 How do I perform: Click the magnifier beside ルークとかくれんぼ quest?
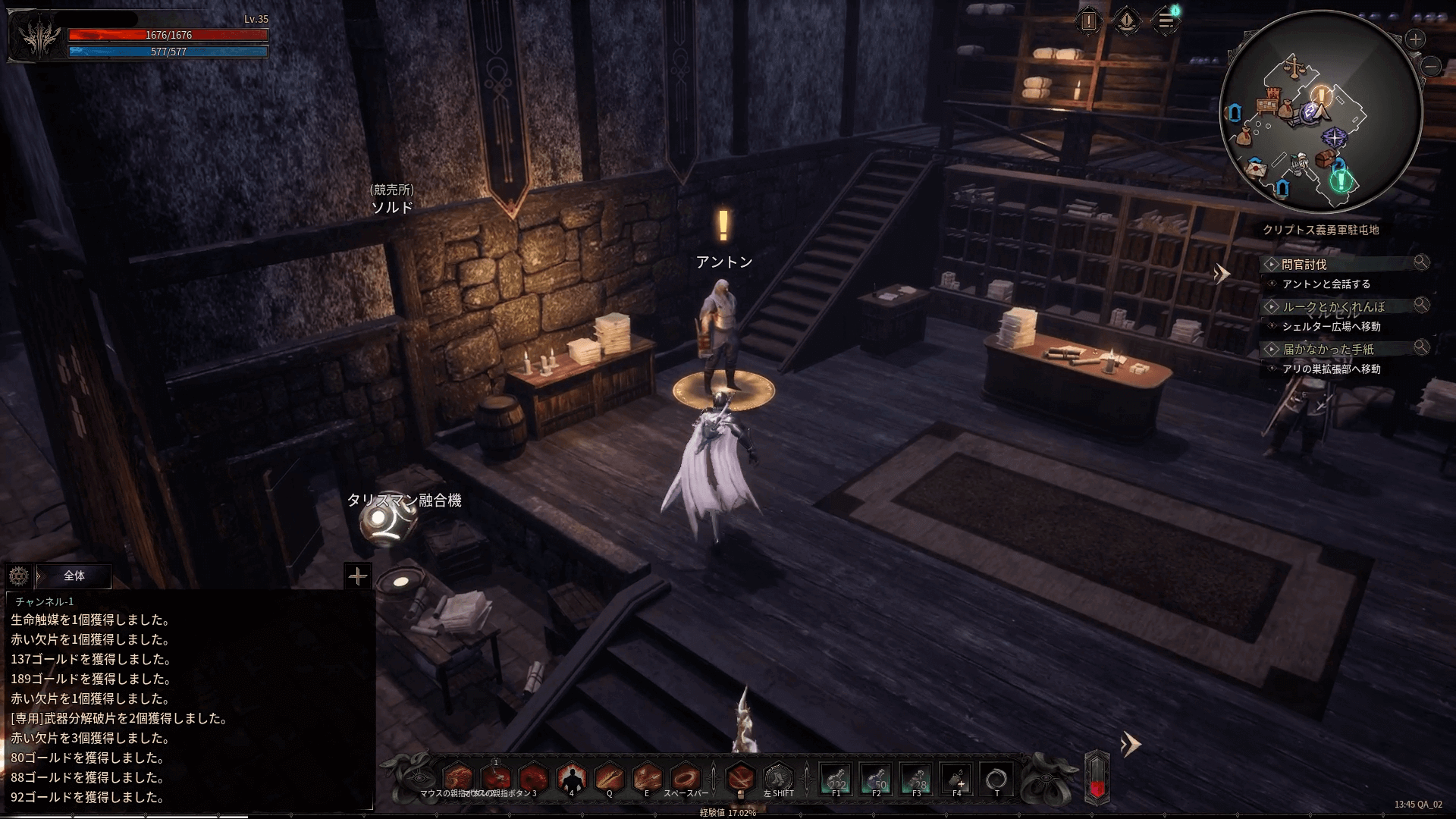pyautogui.click(x=1421, y=305)
